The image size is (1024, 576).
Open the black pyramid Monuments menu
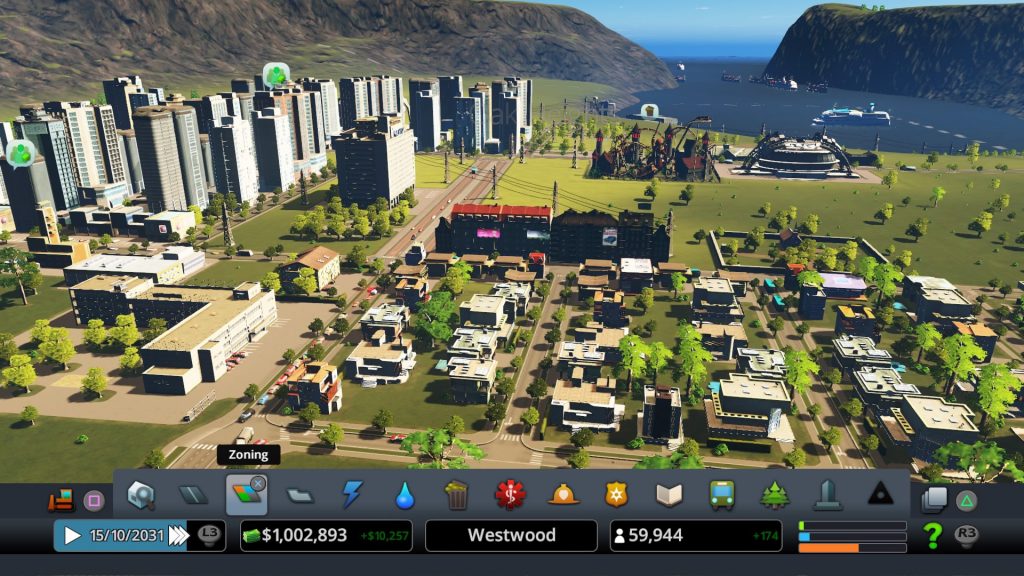click(880, 494)
